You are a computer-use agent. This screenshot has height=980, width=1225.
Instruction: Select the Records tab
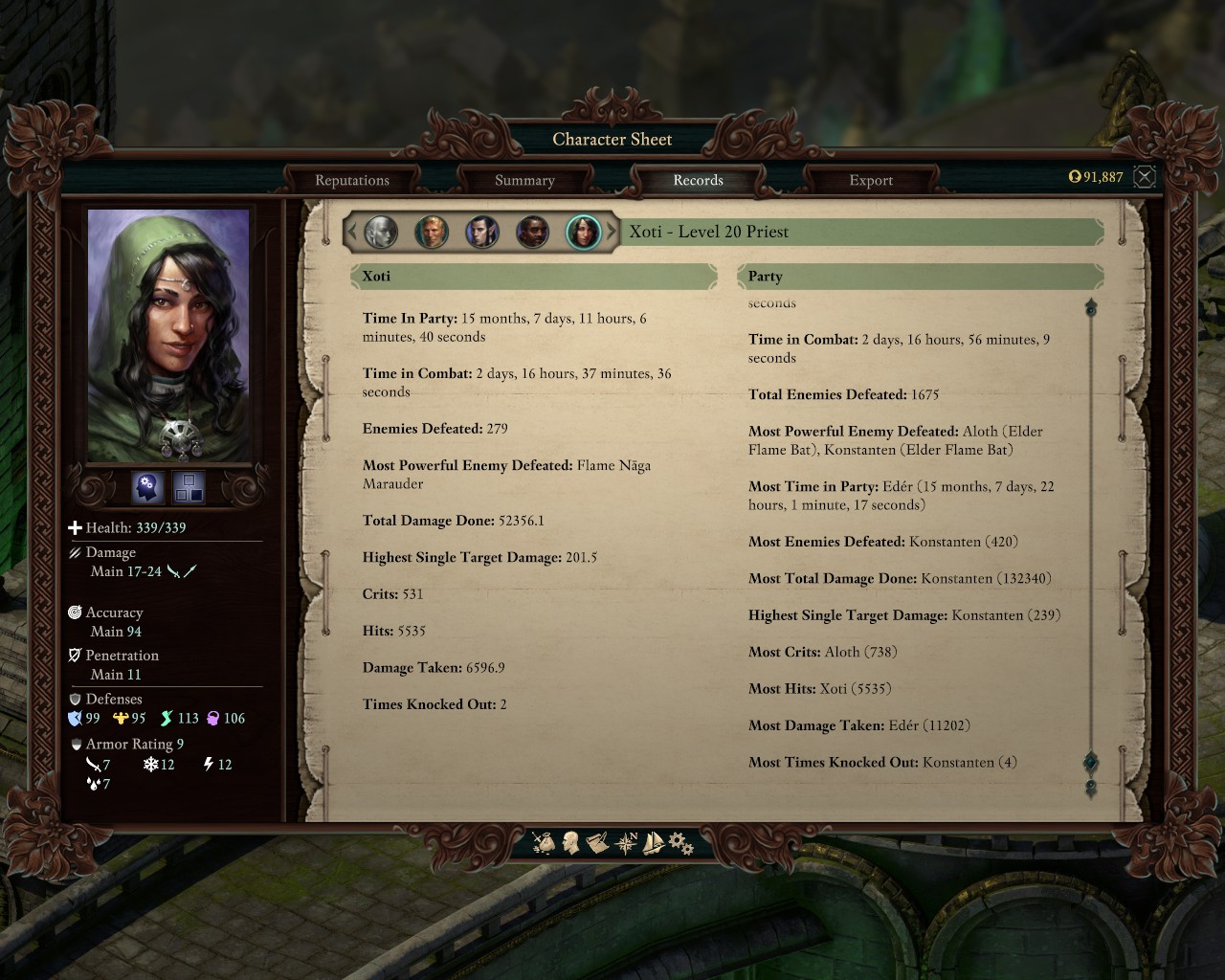pyautogui.click(x=698, y=180)
